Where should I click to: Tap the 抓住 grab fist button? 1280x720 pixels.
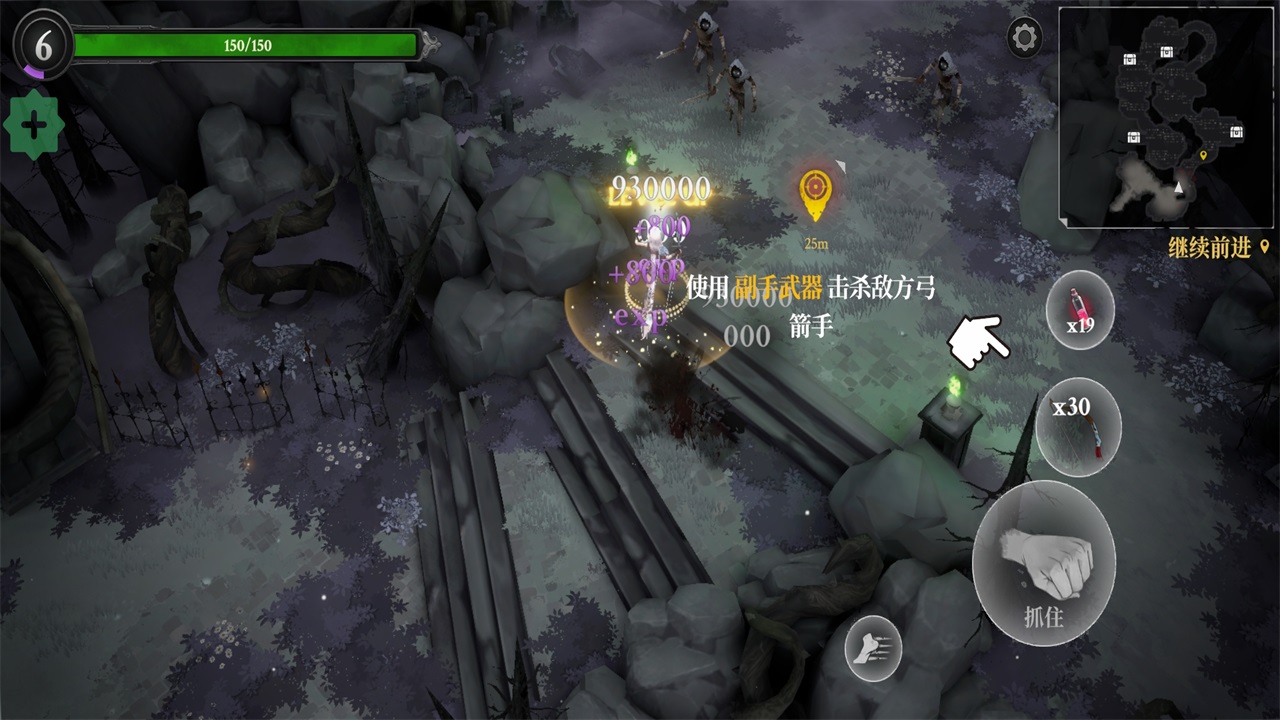pyautogui.click(x=1043, y=563)
